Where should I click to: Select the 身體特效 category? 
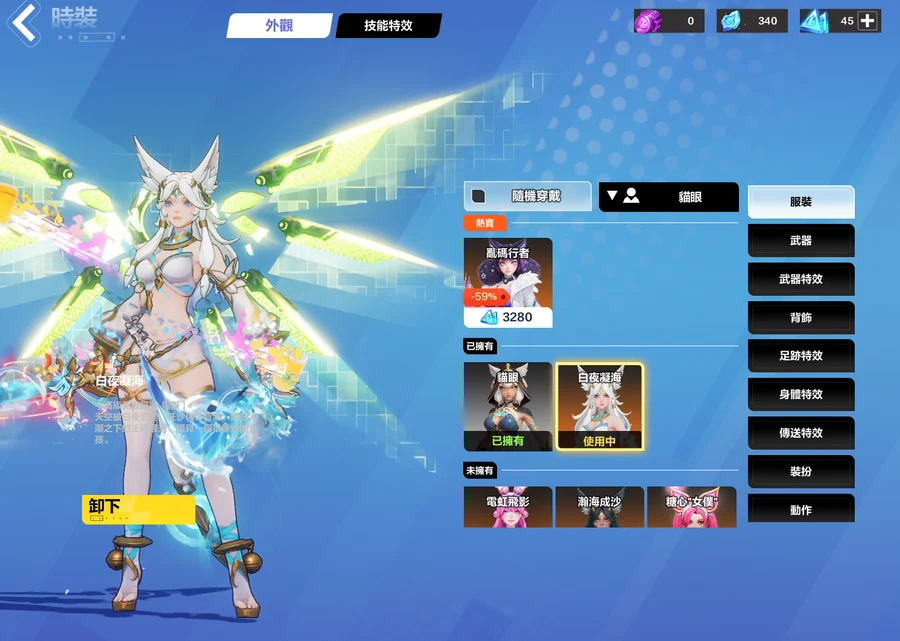click(x=801, y=394)
